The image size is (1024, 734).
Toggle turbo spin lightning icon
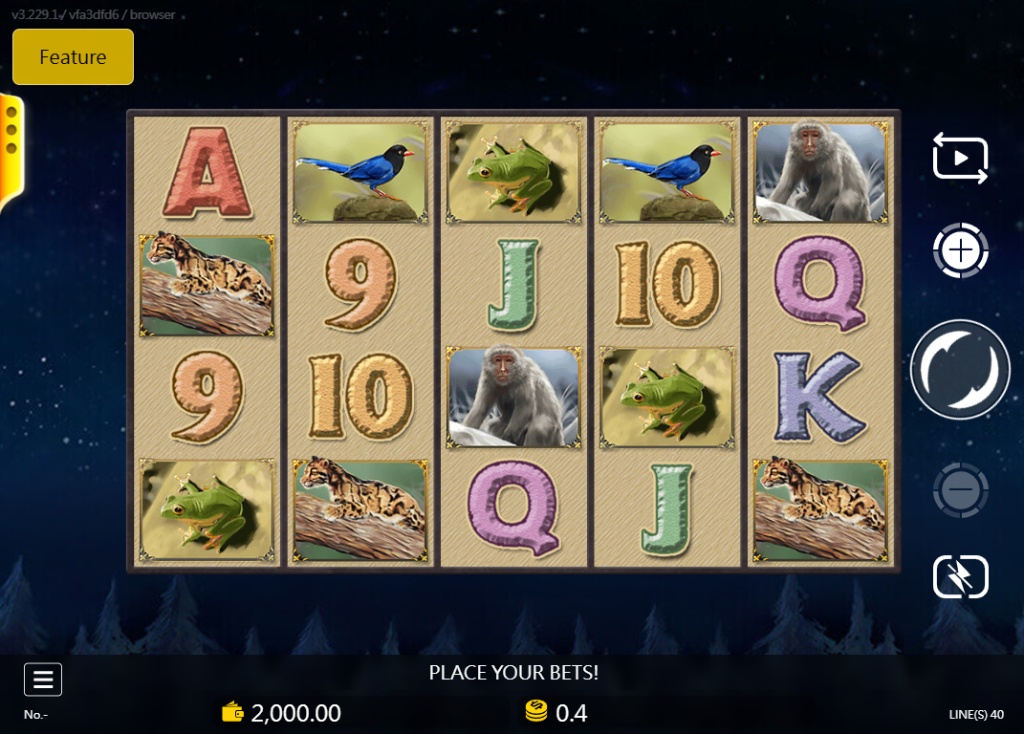click(960, 577)
